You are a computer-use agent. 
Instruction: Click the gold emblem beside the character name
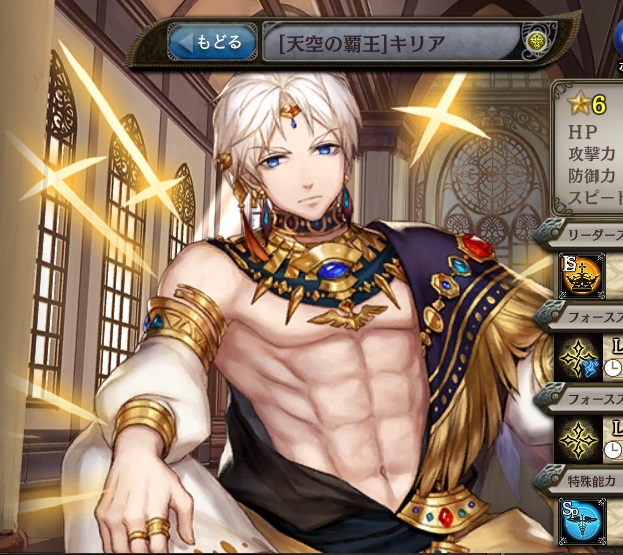[x=538, y=42]
